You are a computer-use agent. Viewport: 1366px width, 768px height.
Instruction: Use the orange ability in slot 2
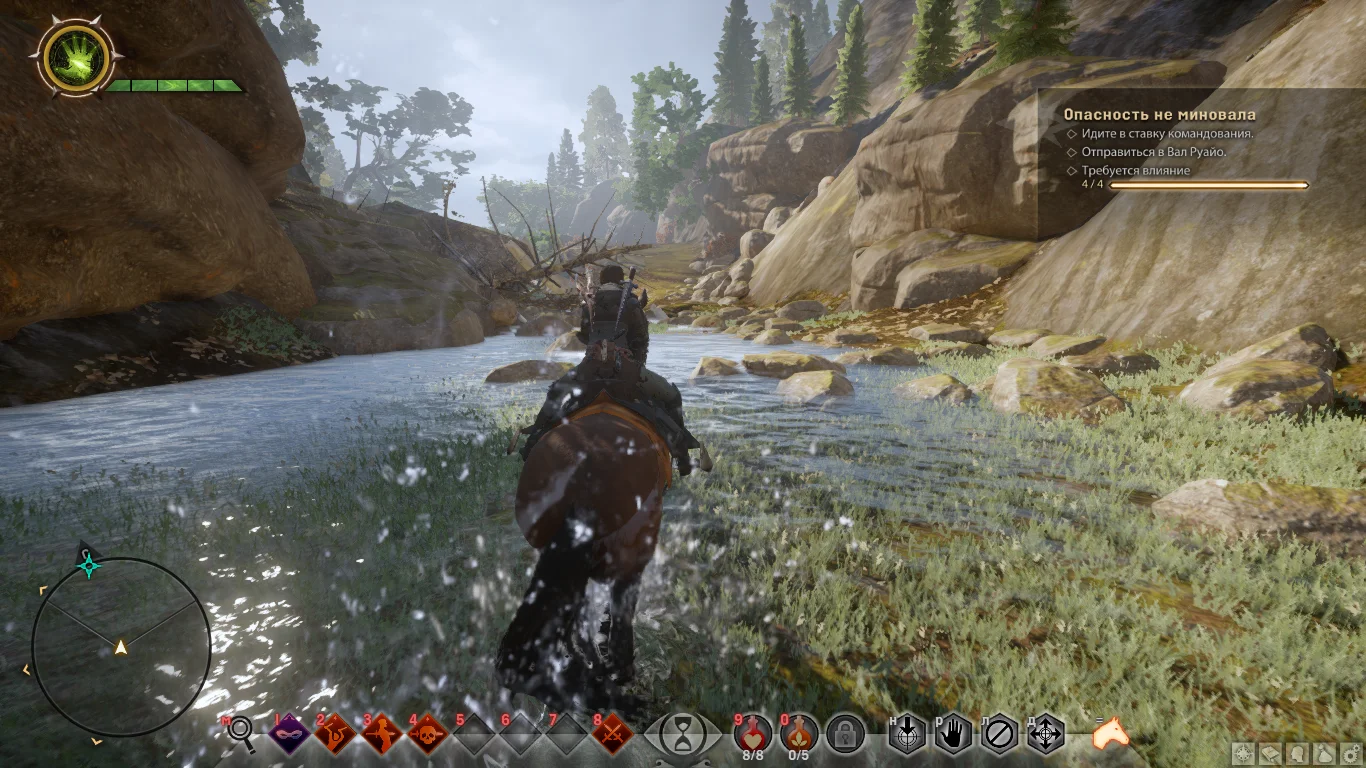(x=336, y=734)
